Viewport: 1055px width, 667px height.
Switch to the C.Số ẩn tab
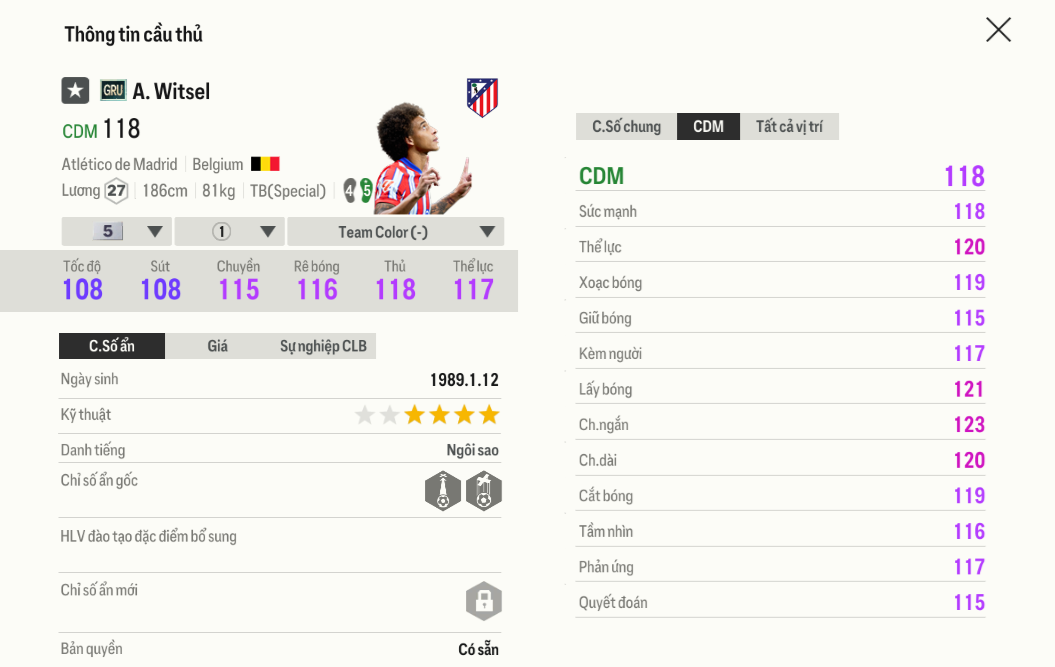pyautogui.click(x=112, y=346)
